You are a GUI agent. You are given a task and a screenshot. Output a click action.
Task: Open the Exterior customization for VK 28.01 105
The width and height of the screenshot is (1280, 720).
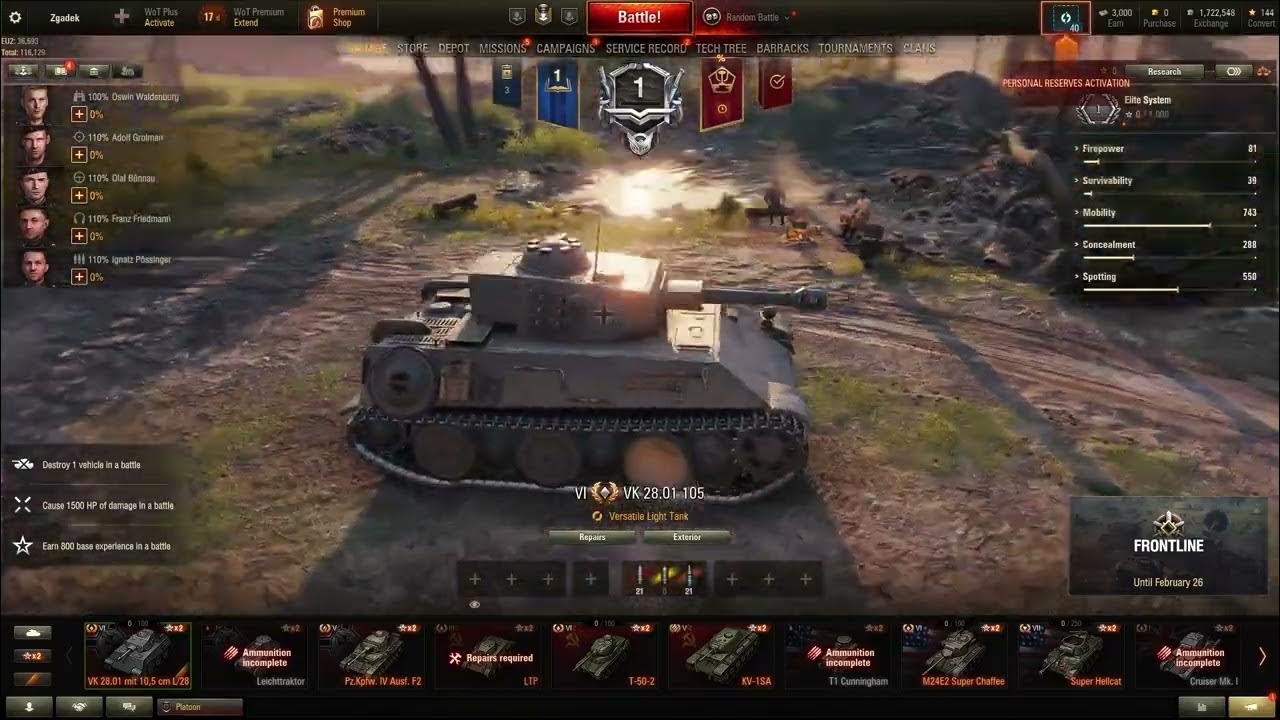686,537
